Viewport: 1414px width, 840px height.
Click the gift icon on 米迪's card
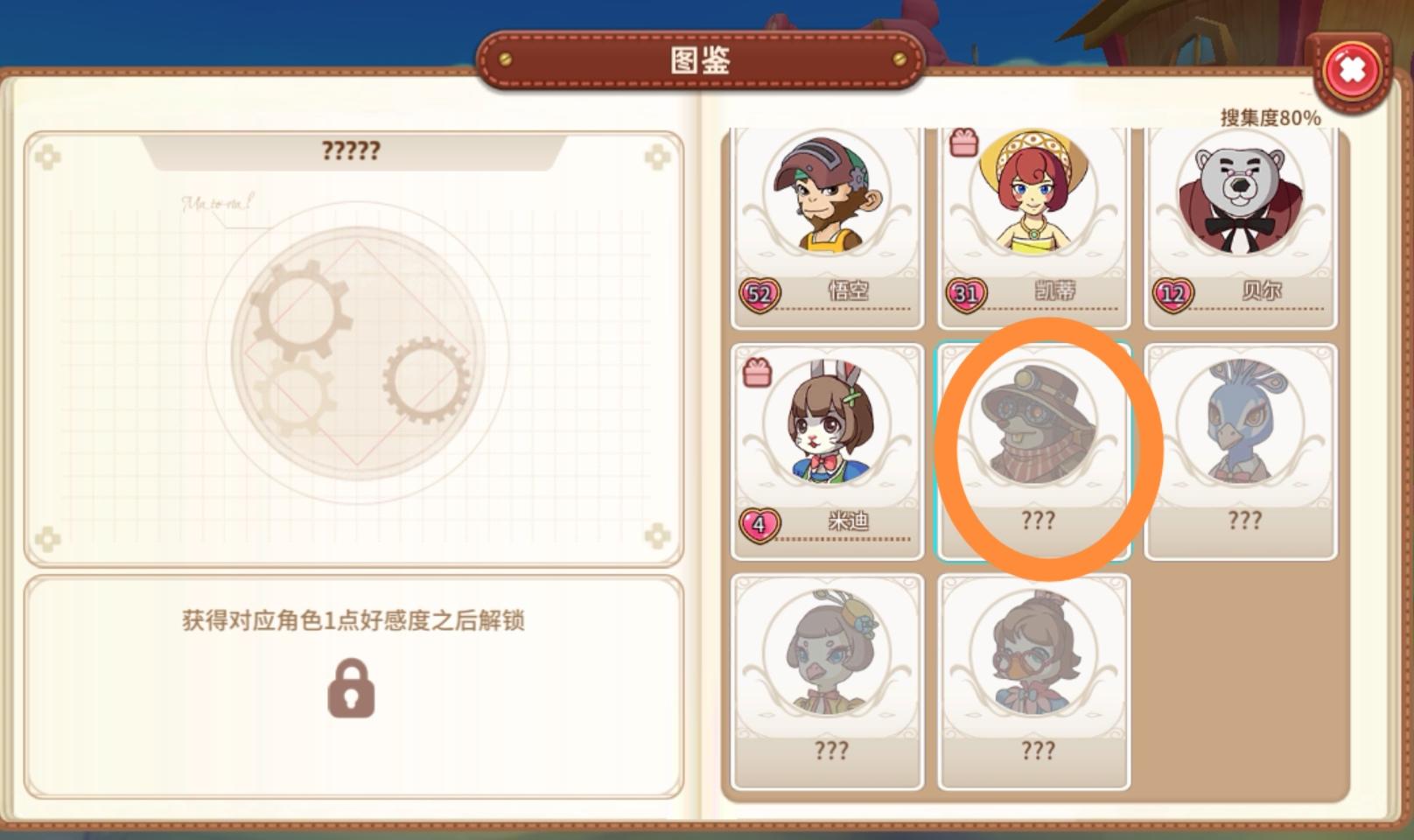[x=759, y=374]
